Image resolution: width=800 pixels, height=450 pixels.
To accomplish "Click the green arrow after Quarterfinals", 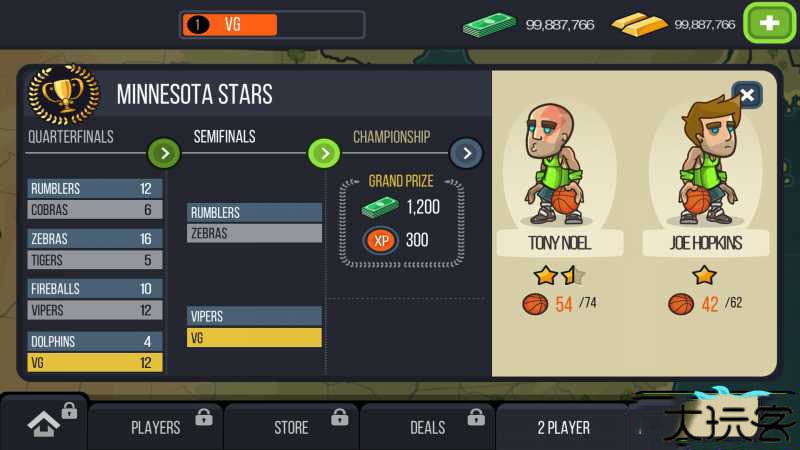I will coord(164,153).
